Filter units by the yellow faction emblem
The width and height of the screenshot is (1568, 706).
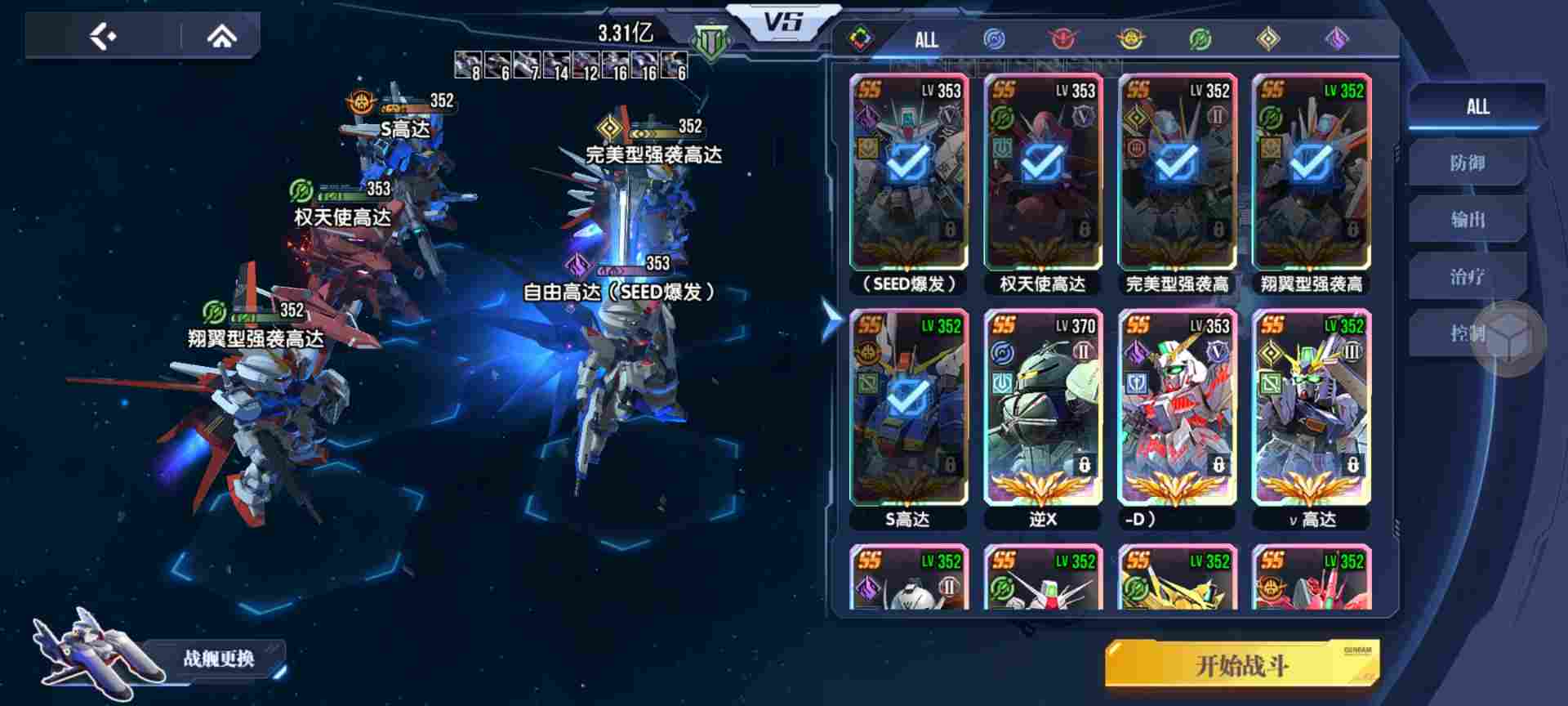pos(1130,38)
